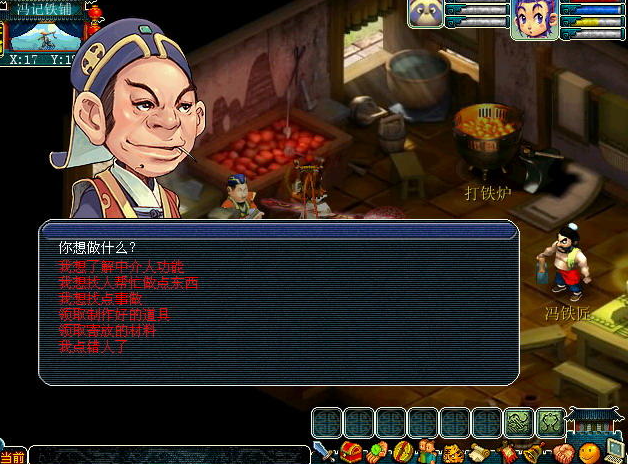Click the player character portrait

pyautogui.click(x=534, y=19)
